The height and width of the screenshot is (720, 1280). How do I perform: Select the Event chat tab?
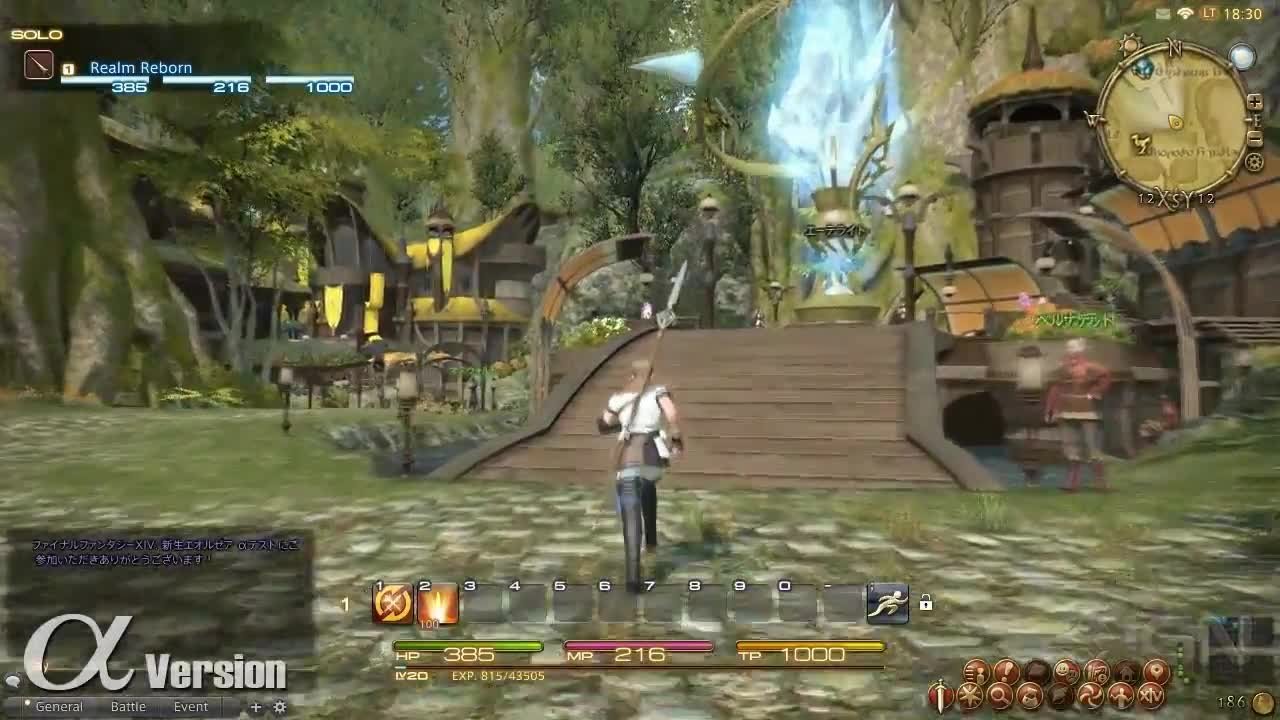click(190, 706)
